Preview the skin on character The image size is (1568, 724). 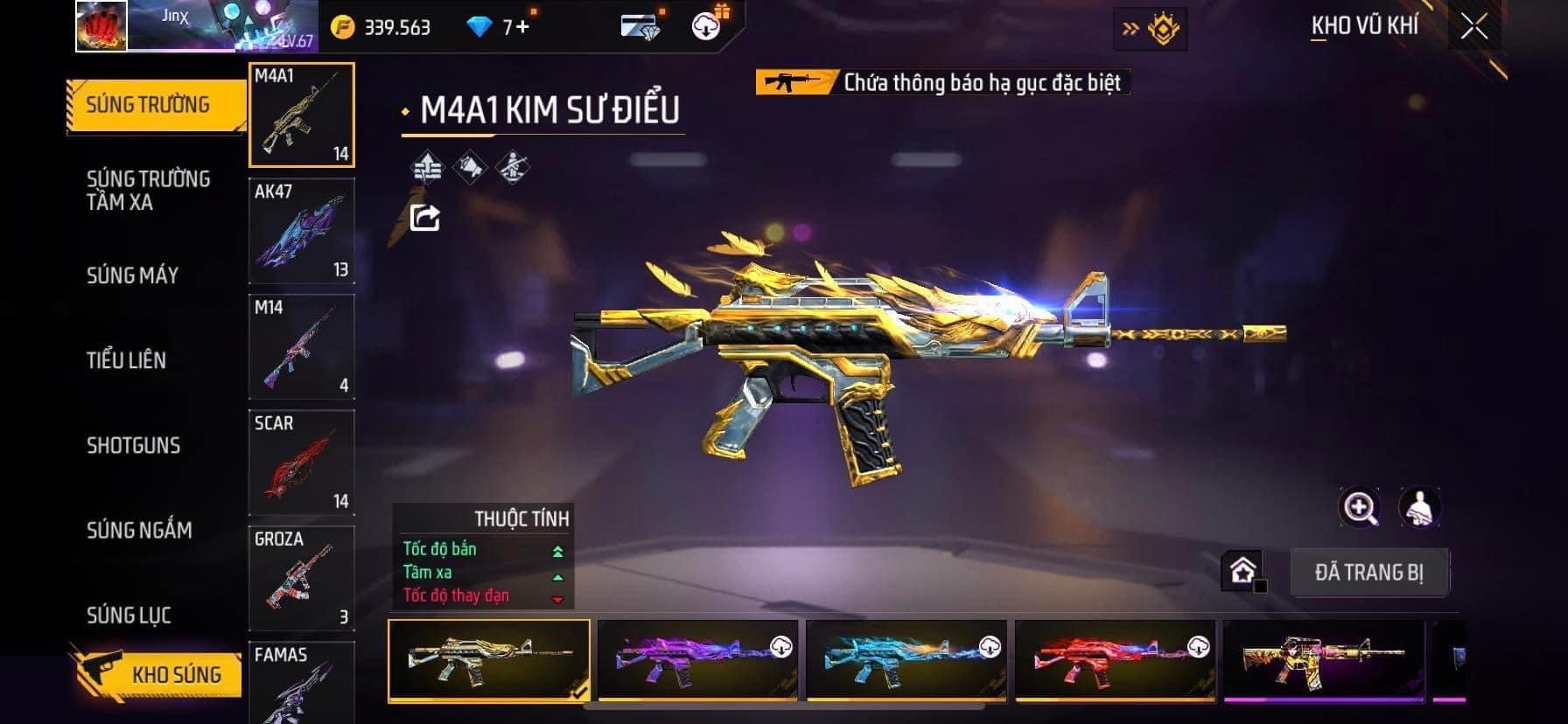(1419, 507)
